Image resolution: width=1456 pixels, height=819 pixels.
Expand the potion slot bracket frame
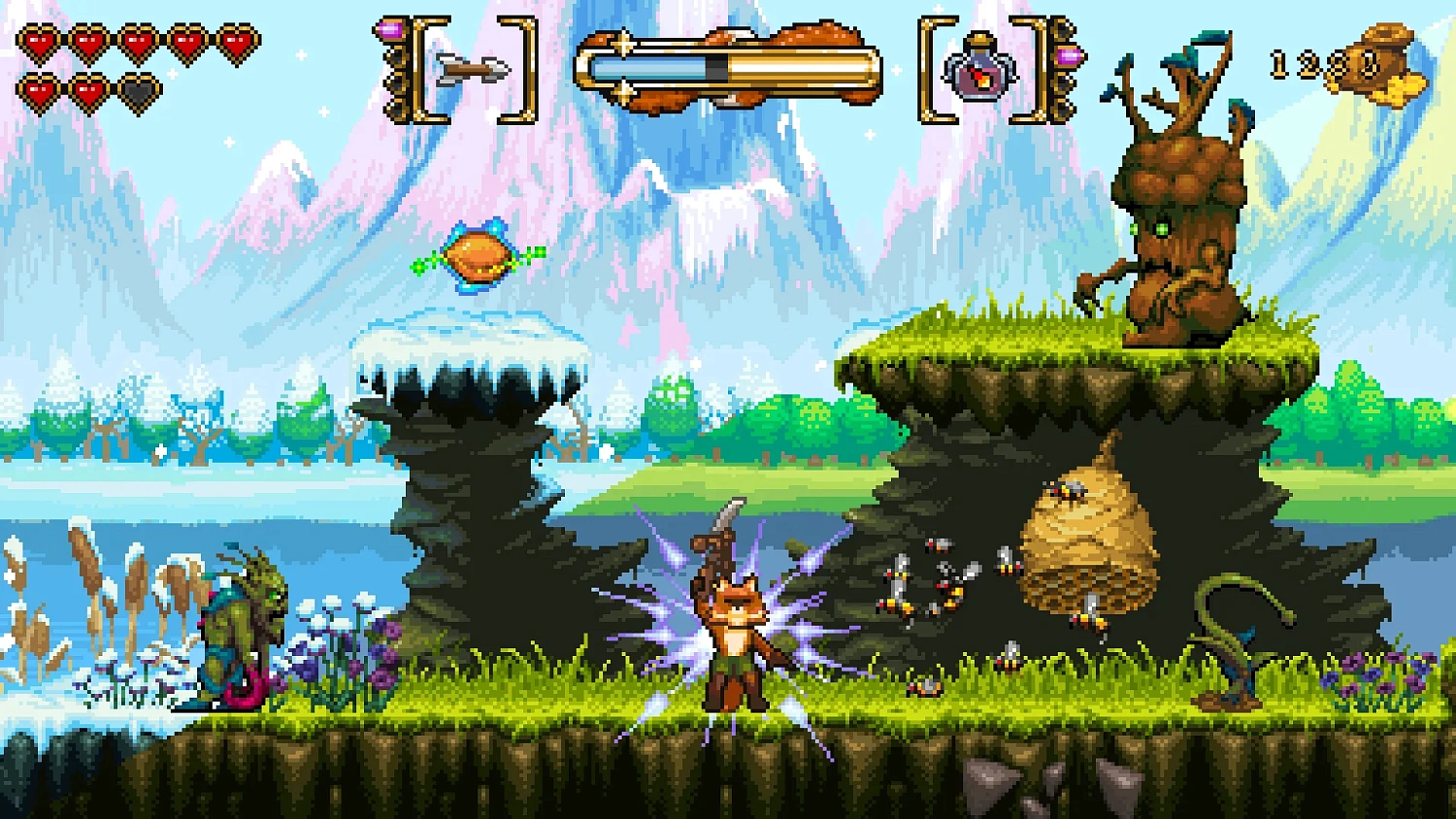pos(925,68)
